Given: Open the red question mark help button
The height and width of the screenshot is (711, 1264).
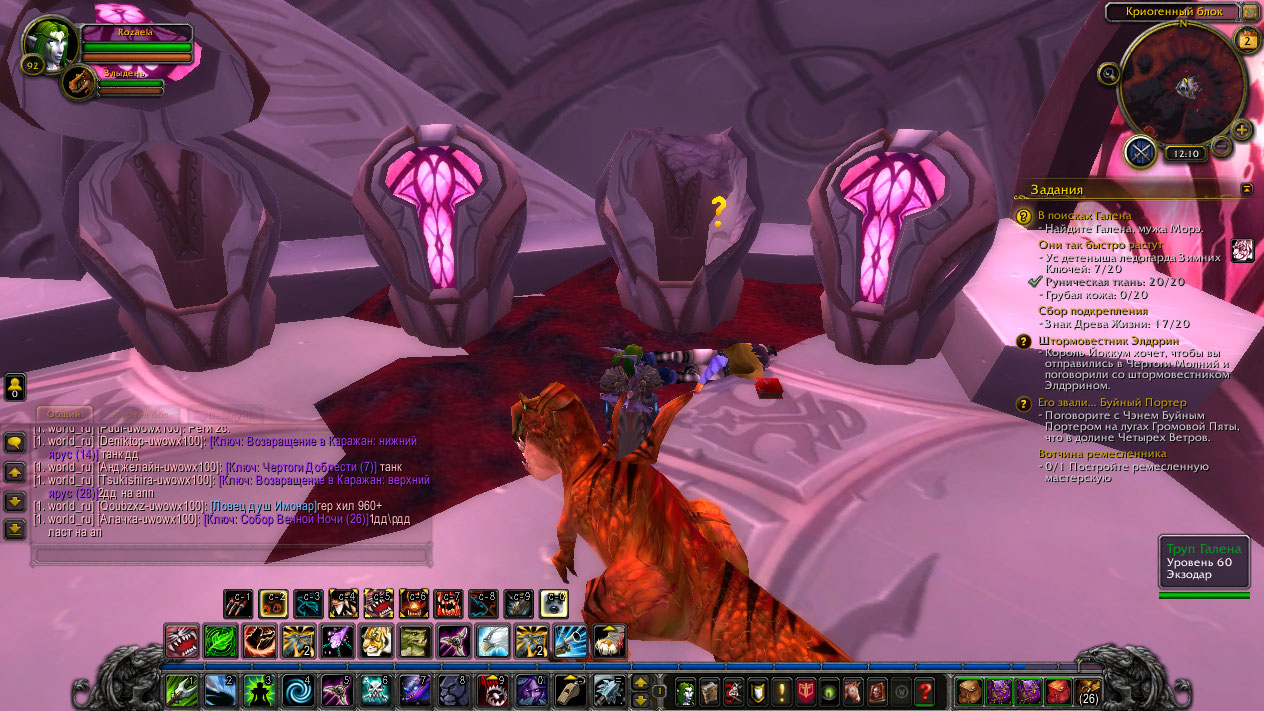Looking at the screenshot, I should (925, 691).
